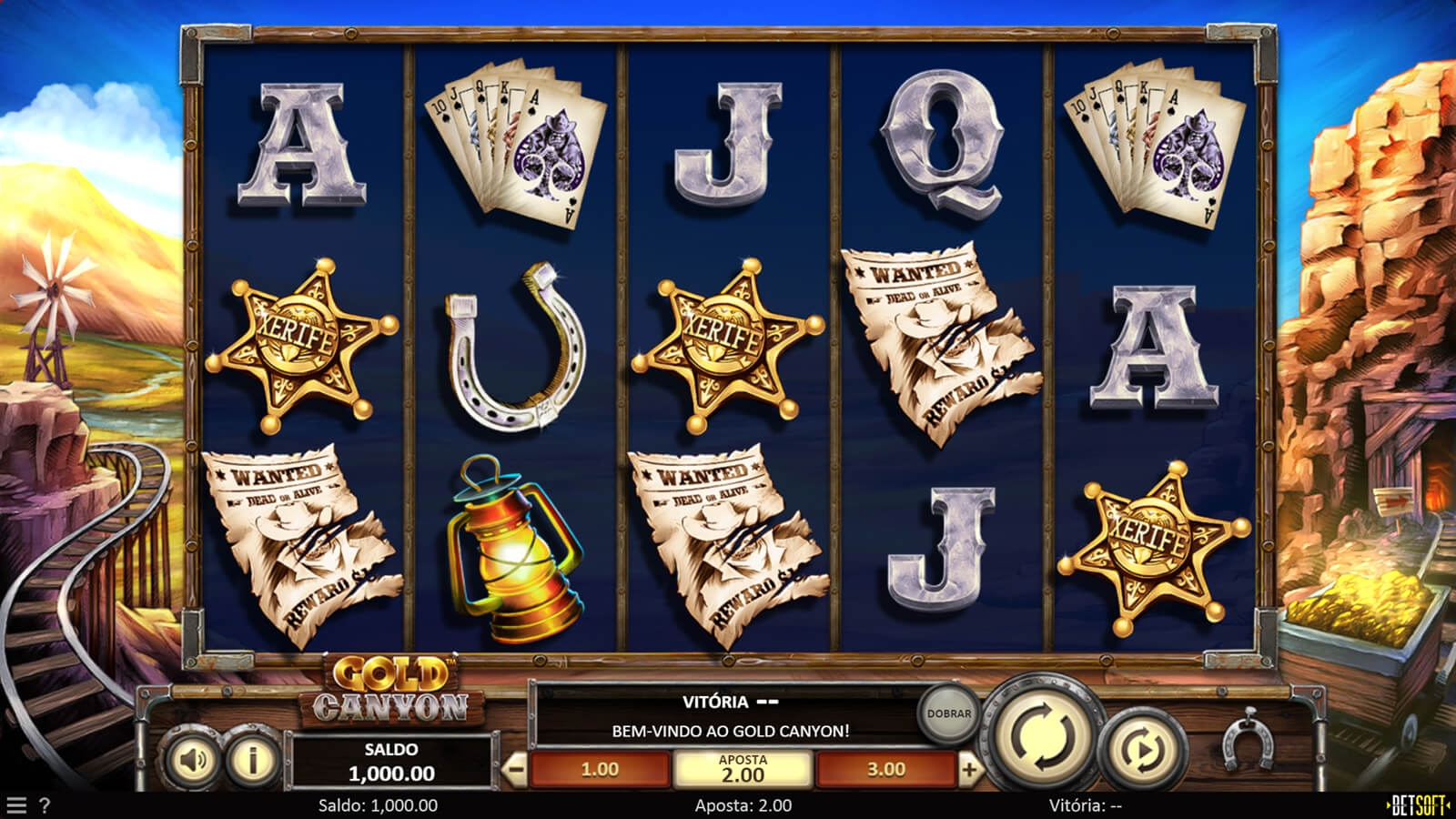
Task: Click the Dobrar double-up button
Action: point(948,713)
